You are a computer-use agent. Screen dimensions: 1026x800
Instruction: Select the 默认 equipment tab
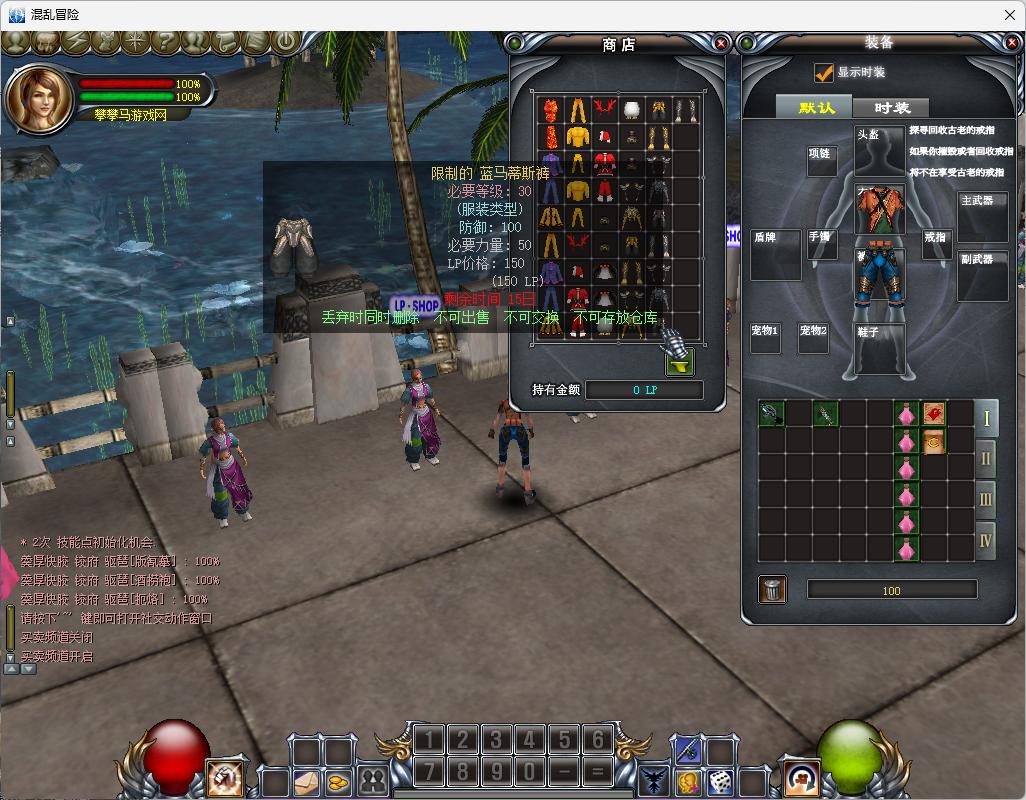click(x=816, y=108)
